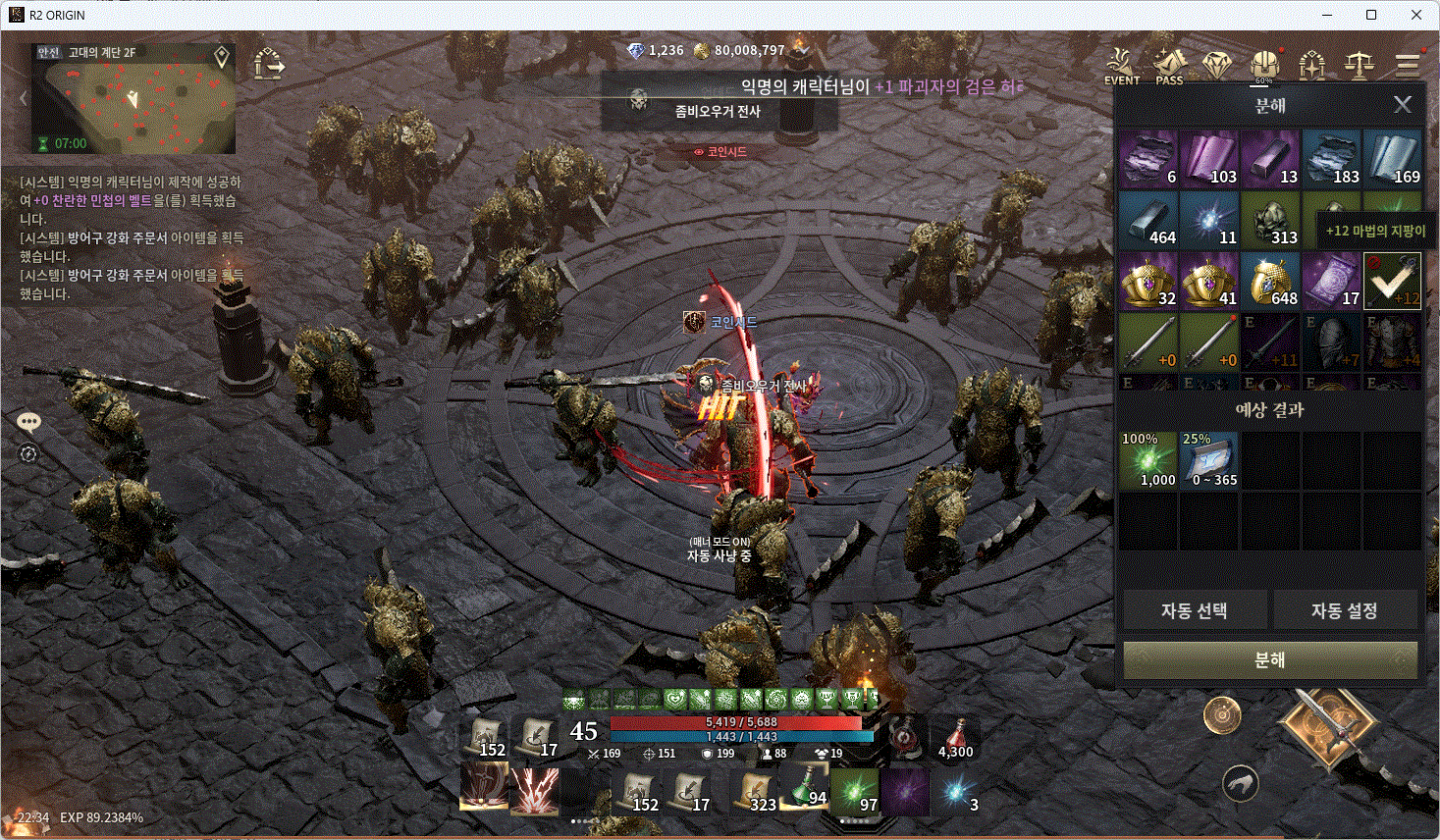The height and width of the screenshot is (840, 1440).
Task: Use the green potion hotbar slot
Action: click(804, 790)
